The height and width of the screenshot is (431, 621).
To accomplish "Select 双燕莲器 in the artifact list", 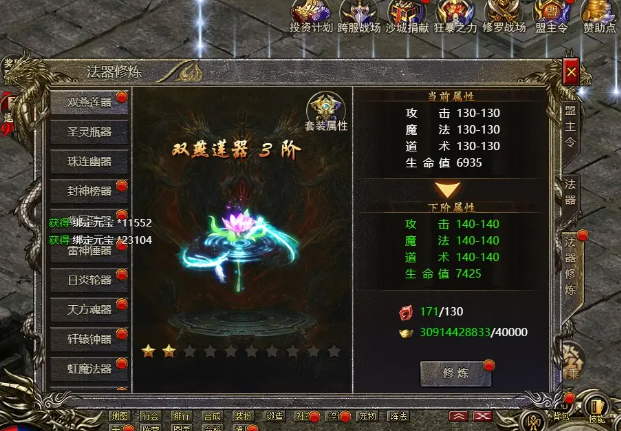I will [x=88, y=102].
